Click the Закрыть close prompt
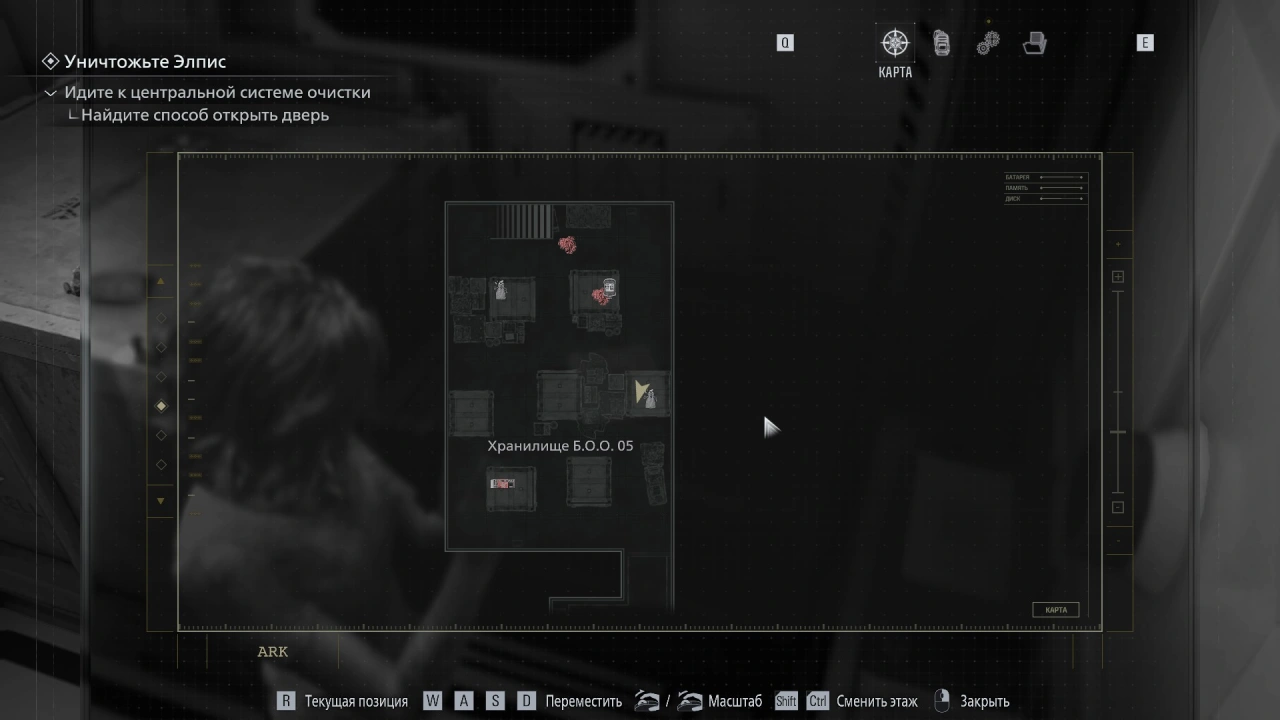 (x=984, y=701)
